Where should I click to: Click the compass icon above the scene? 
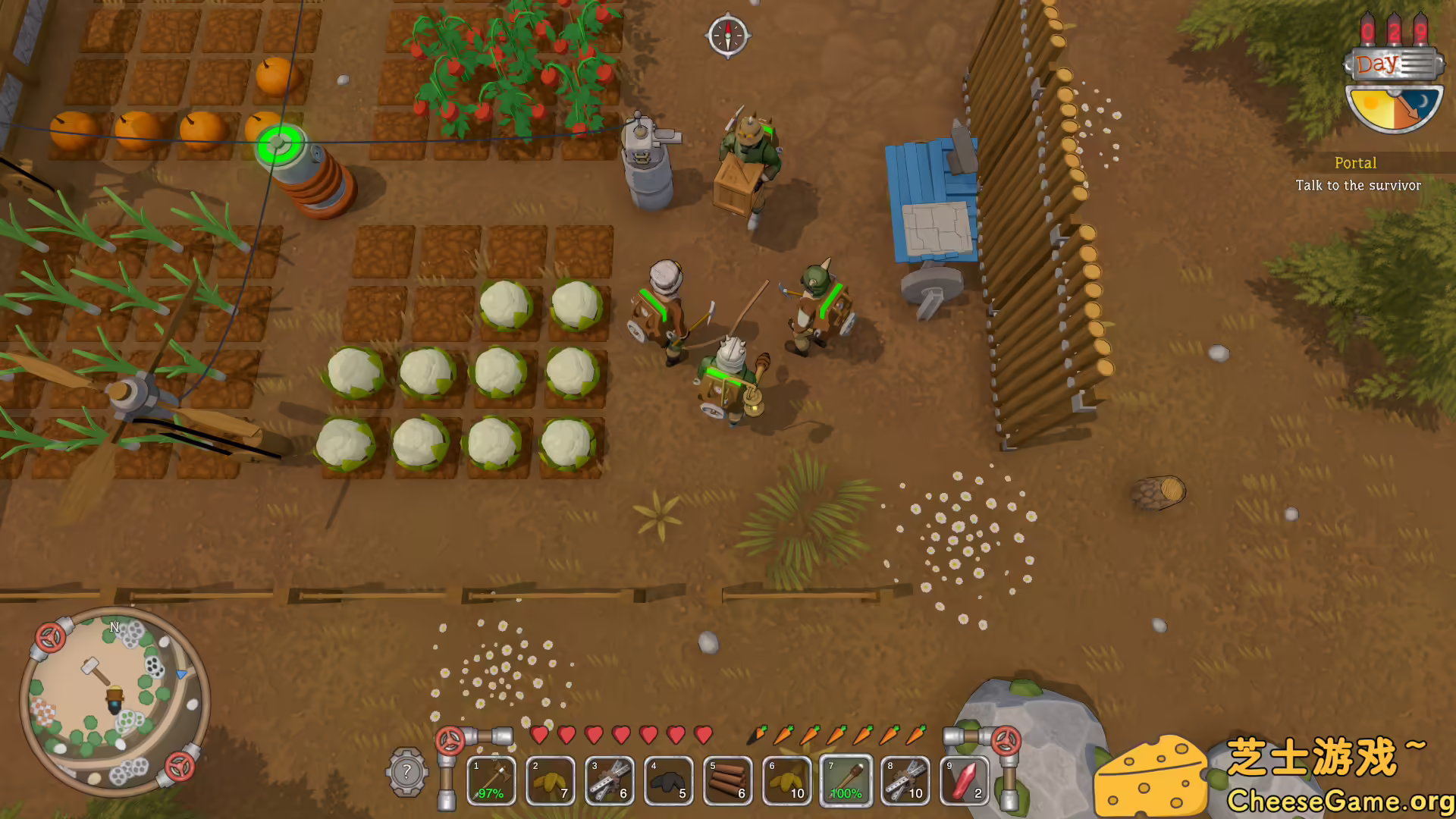728,35
